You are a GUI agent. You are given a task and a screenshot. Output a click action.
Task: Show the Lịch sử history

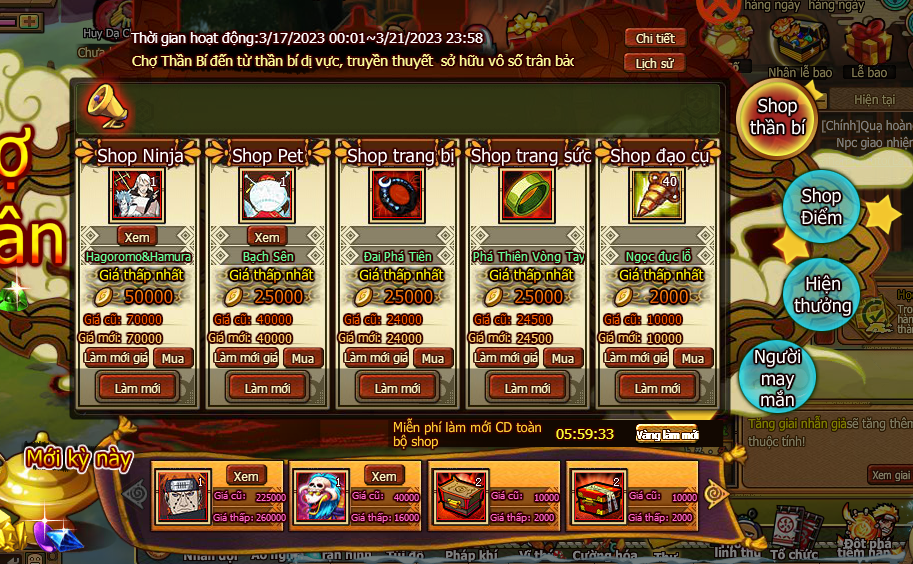pyautogui.click(x=655, y=63)
